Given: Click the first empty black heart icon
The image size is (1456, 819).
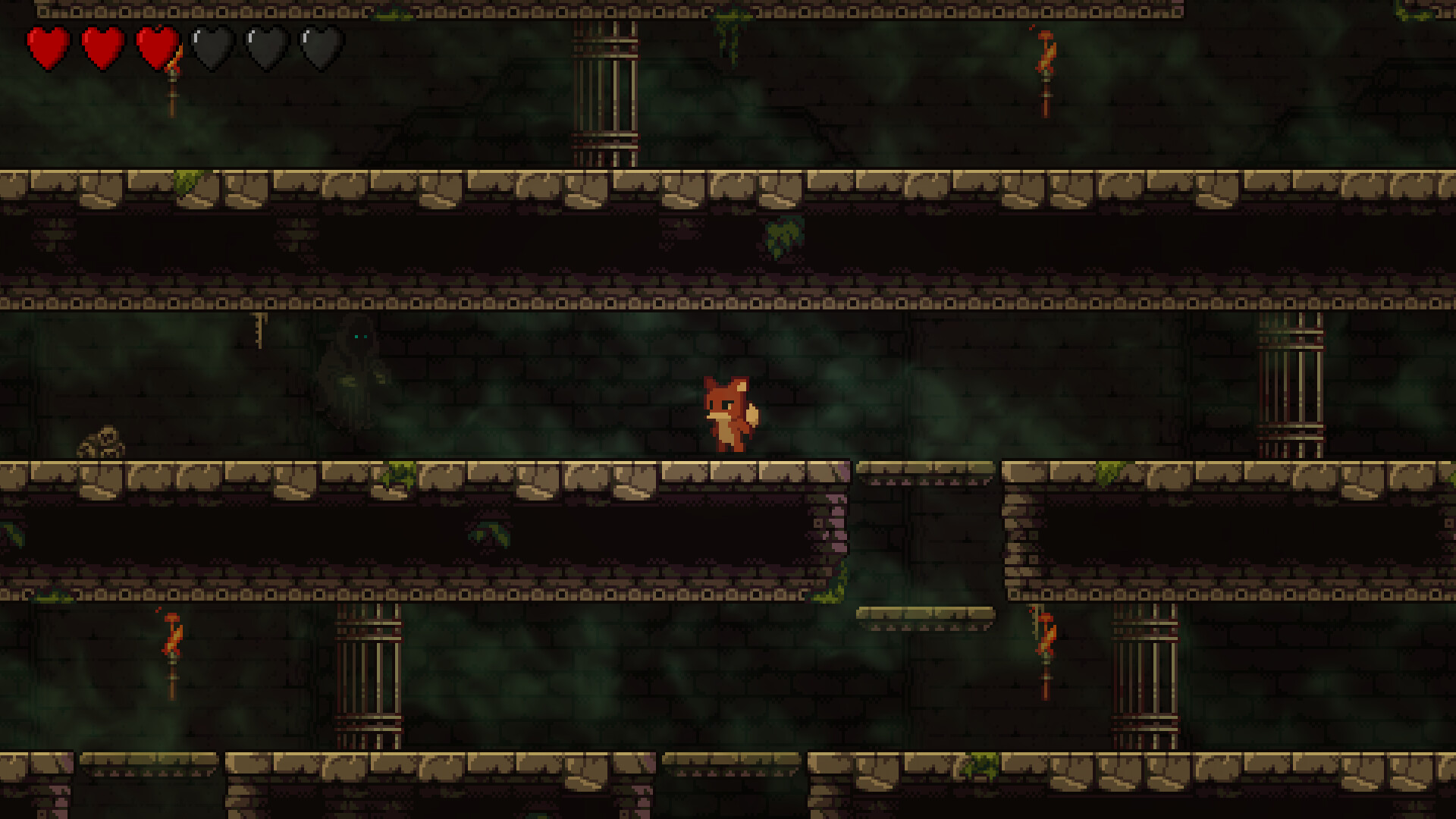Looking at the screenshot, I should (212, 47).
